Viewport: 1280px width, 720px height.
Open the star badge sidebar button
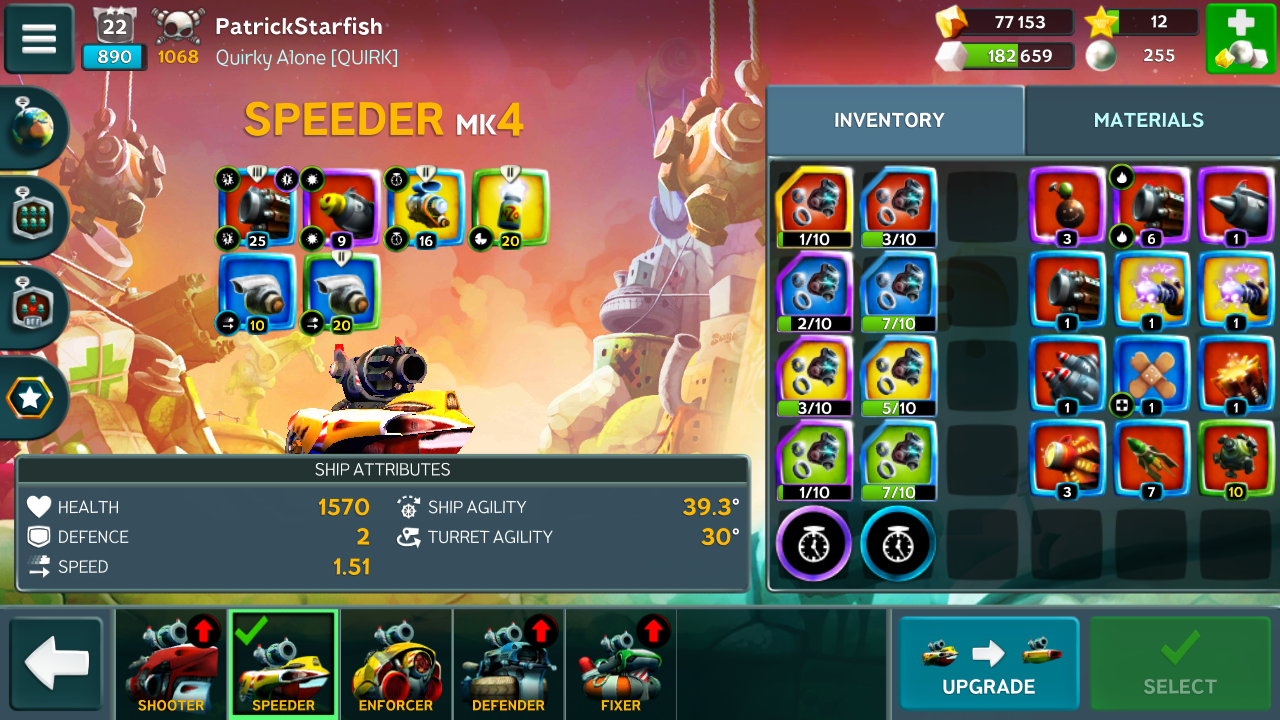[30, 398]
